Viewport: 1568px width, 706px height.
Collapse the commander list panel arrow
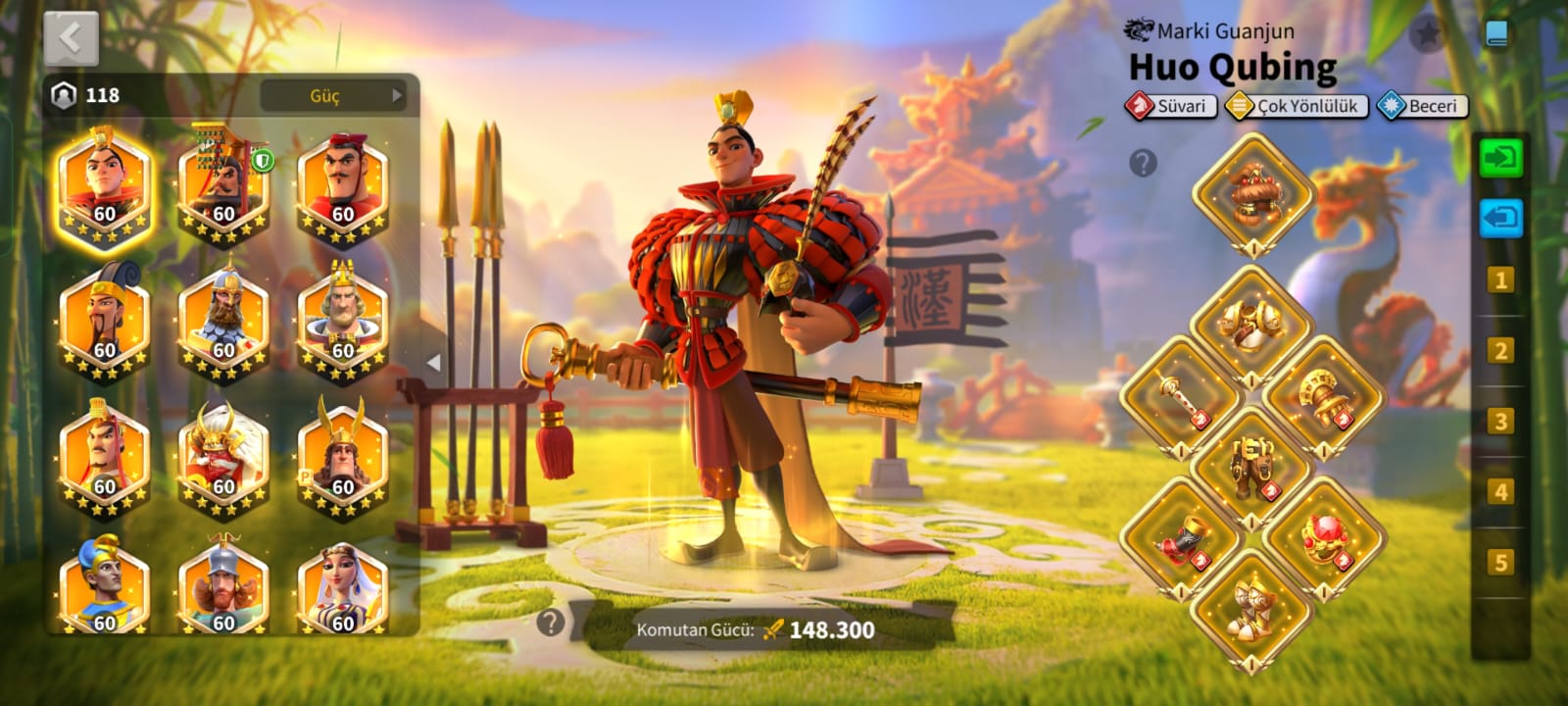point(433,363)
